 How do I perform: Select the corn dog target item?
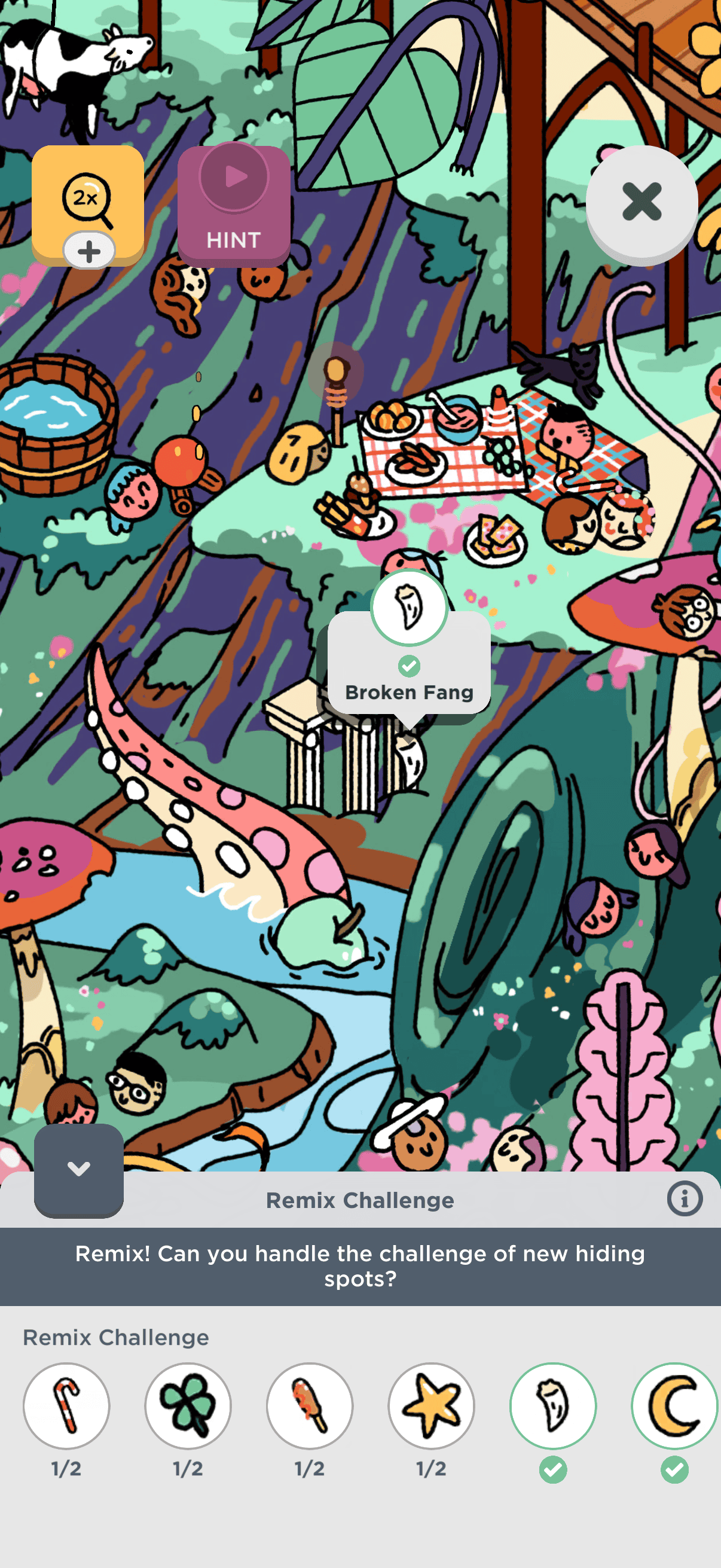point(310,1405)
